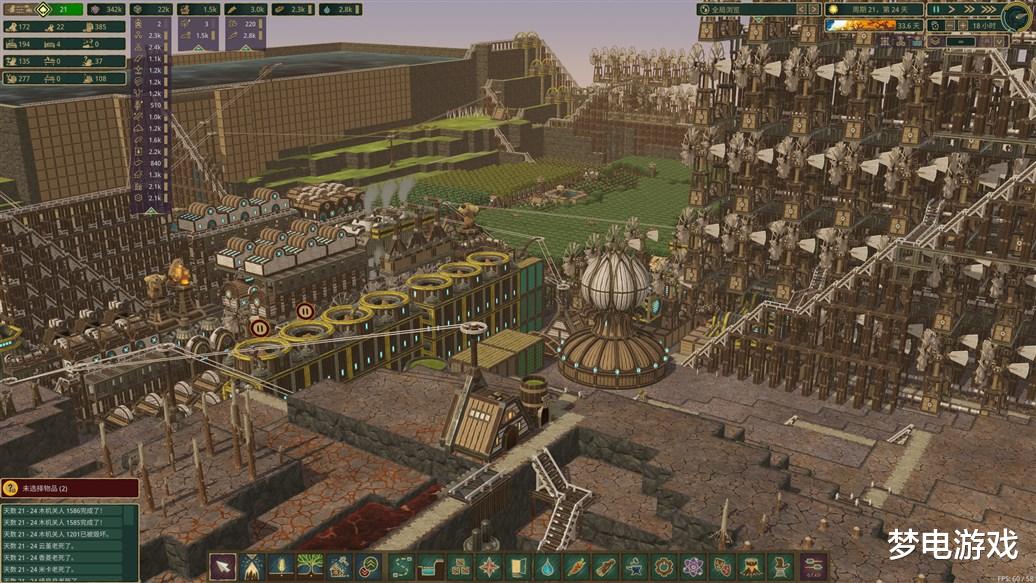Expand the unselected goods alert banner
1036x583 pixels.
[70, 488]
